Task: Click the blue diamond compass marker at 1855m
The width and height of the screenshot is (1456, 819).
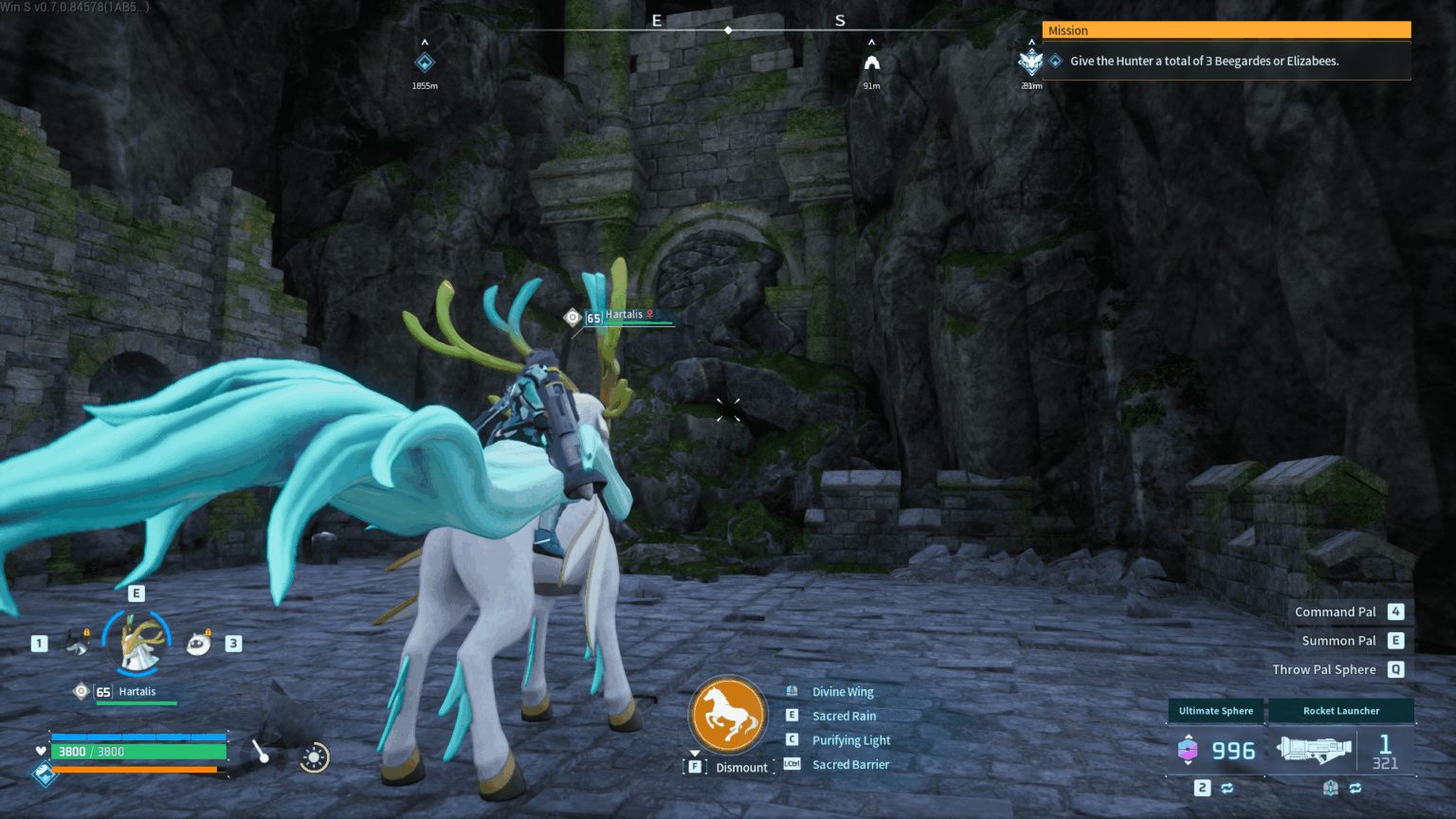Action: [425, 63]
